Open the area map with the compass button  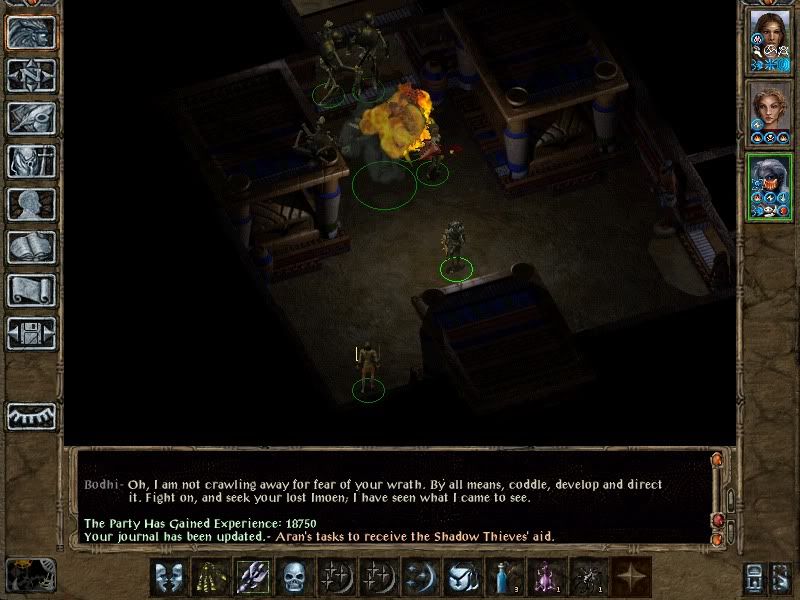31,75
